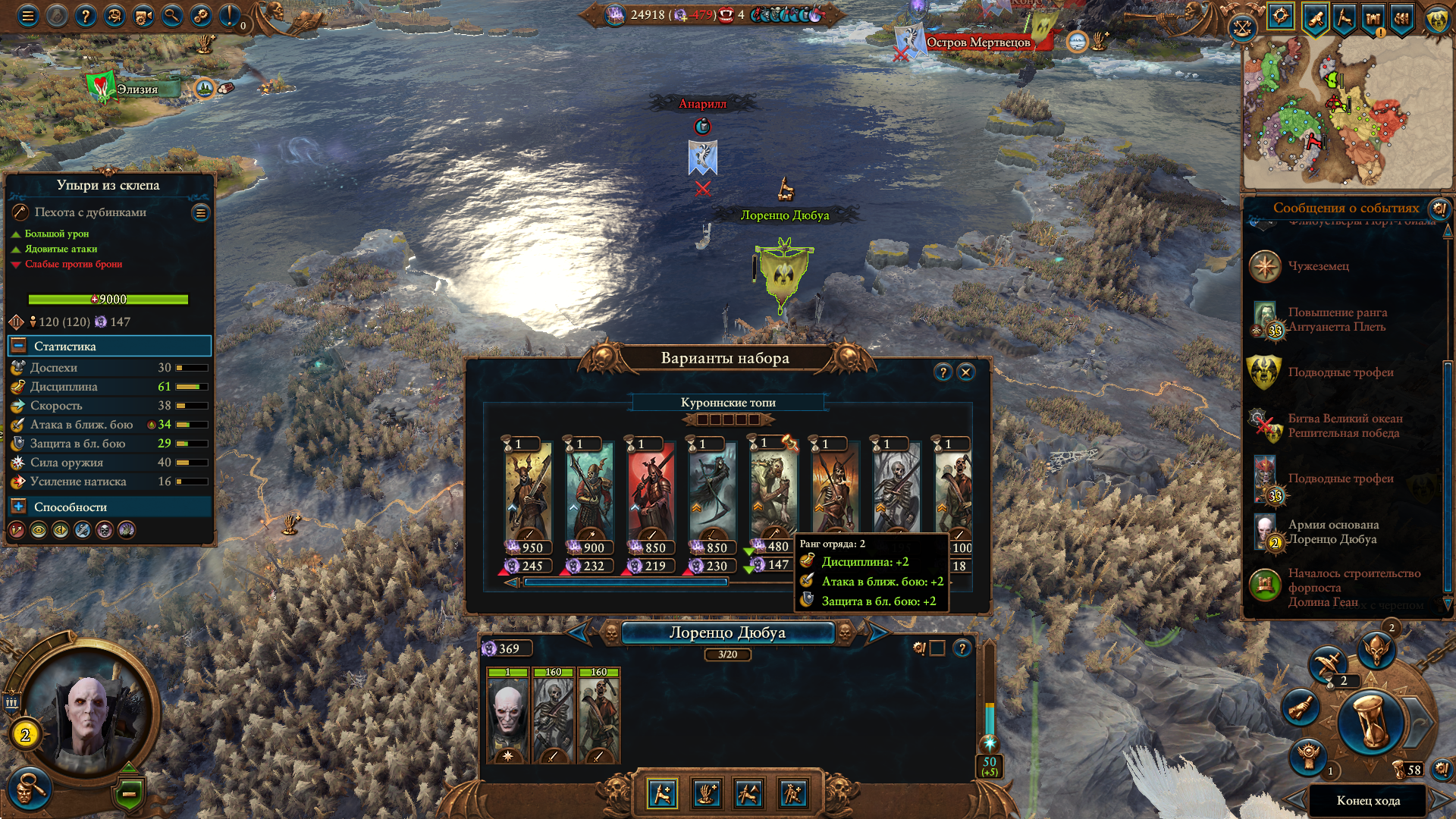Open the 'Чужеземец' event message
Screen dimensions: 1456x819
click(1319, 266)
